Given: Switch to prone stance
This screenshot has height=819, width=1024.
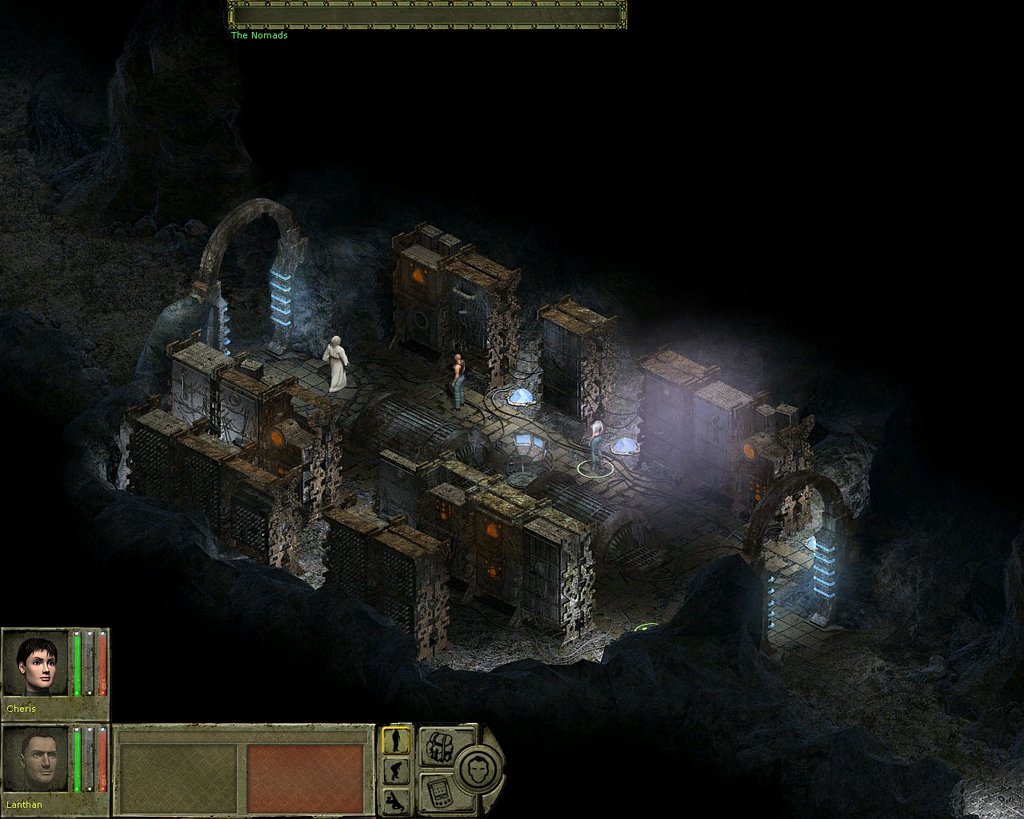Looking at the screenshot, I should (397, 800).
